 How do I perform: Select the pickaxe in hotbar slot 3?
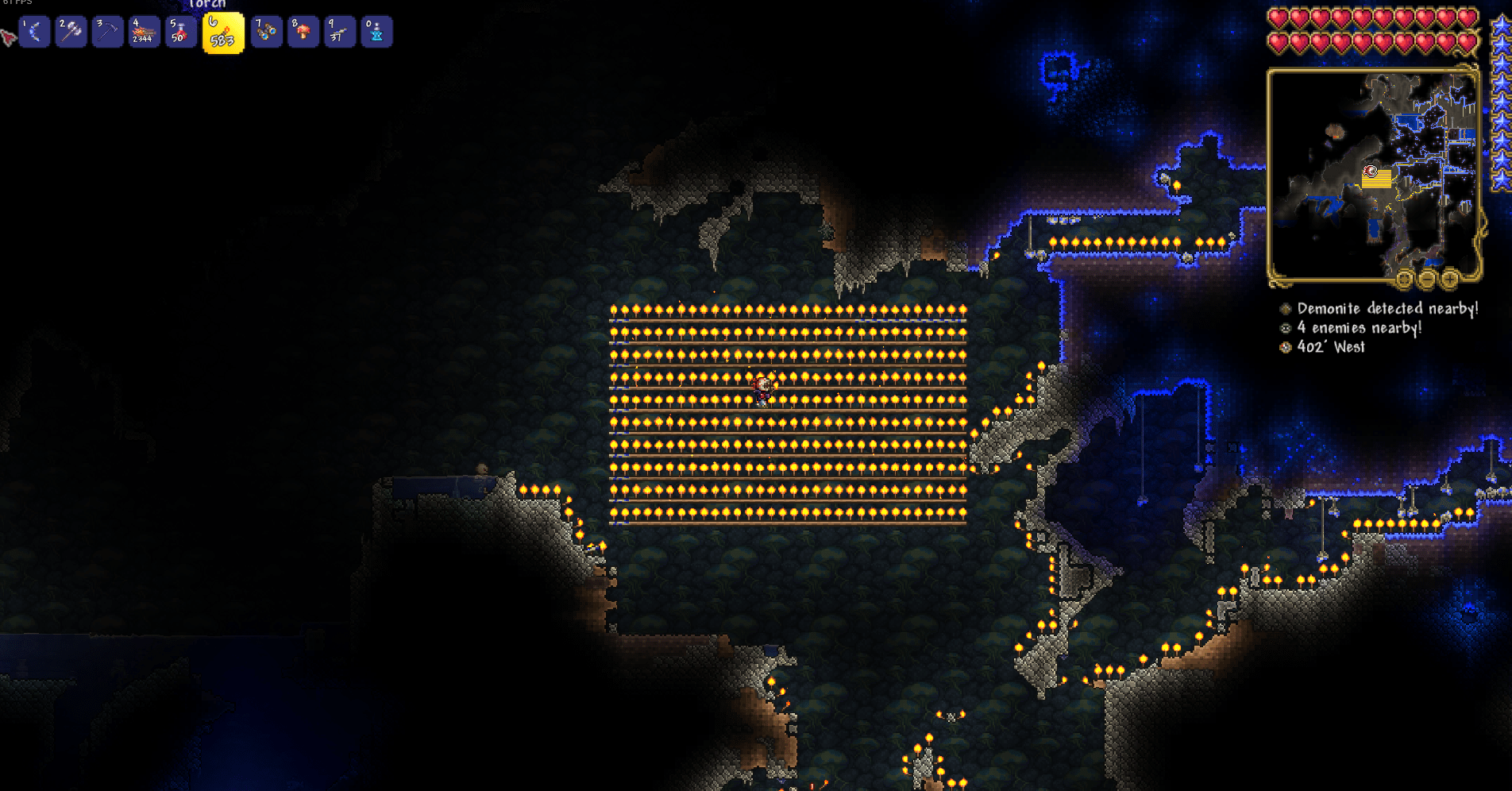click(108, 32)
